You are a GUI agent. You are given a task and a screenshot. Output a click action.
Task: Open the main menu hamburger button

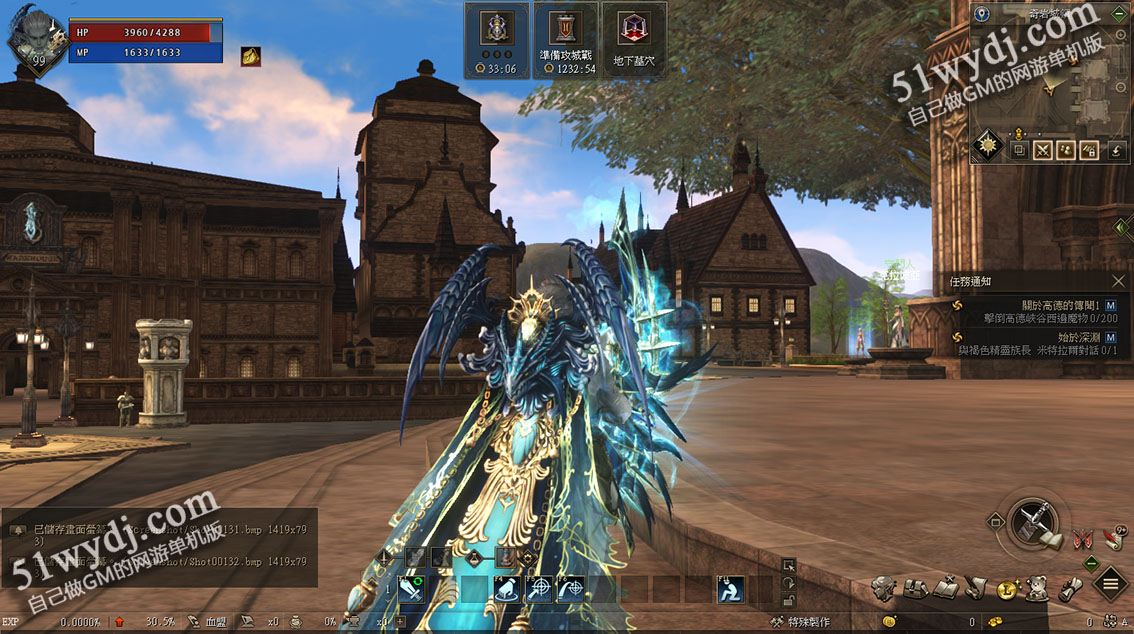pos(1110,583)
